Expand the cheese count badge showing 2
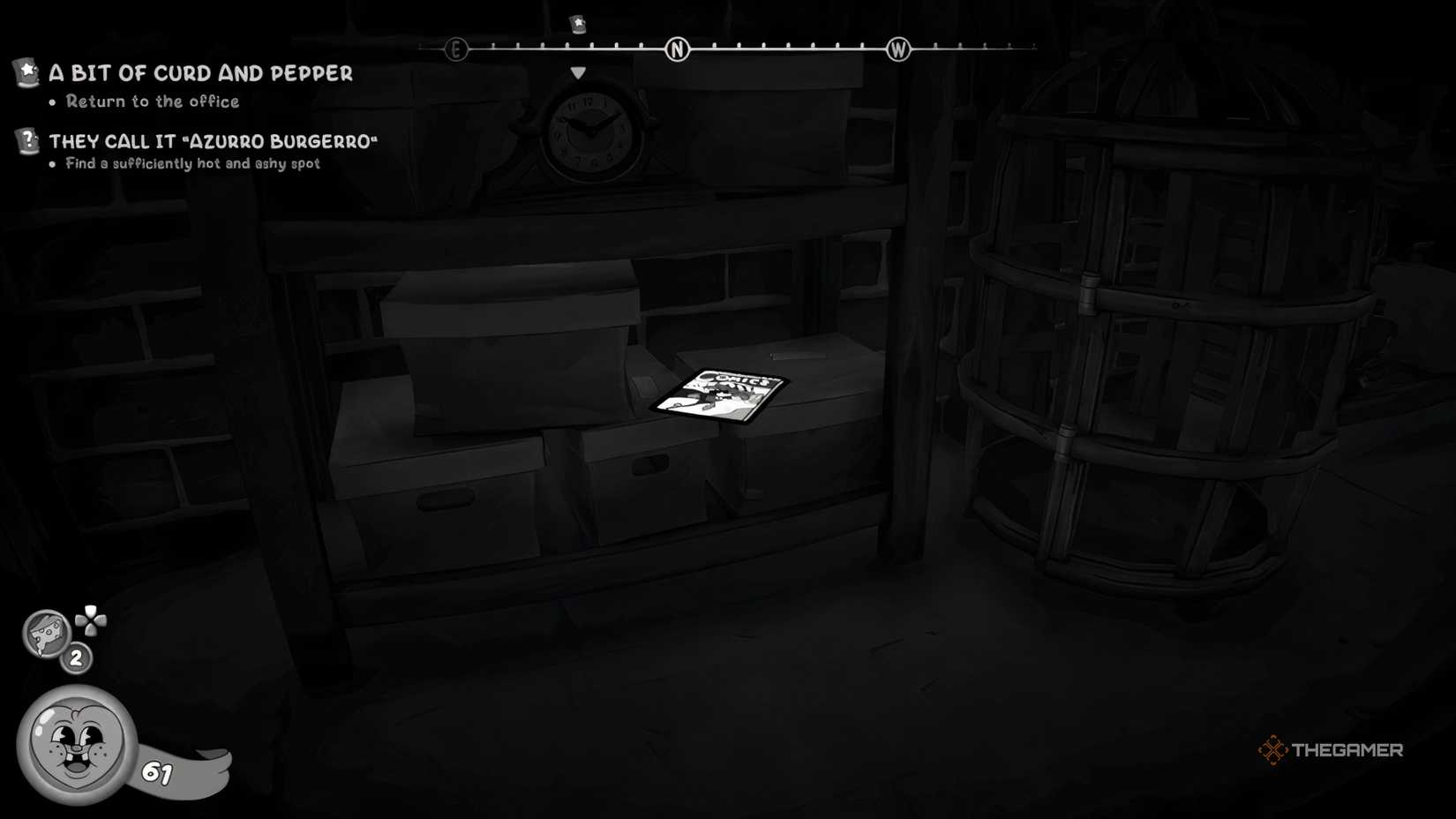The image size is (1456, 819). 76,657
